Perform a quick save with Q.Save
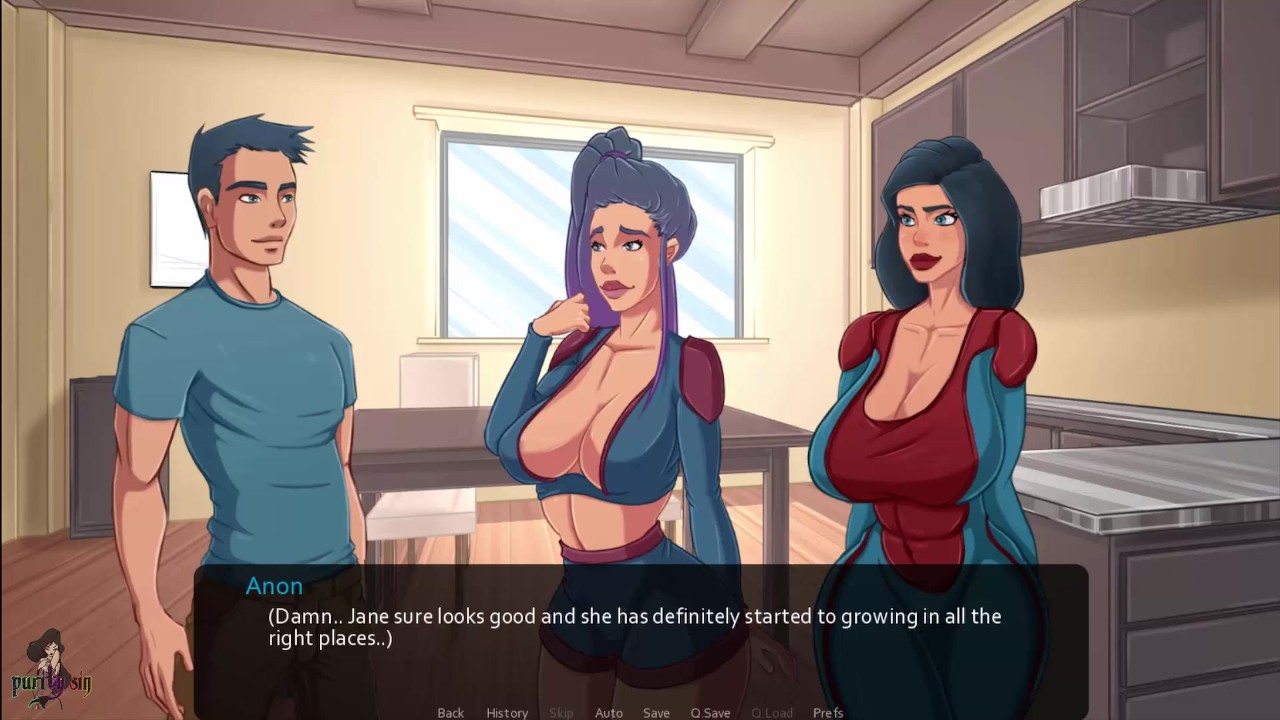The width and height of the screenshot is (1280, 720). click(710, 712)
